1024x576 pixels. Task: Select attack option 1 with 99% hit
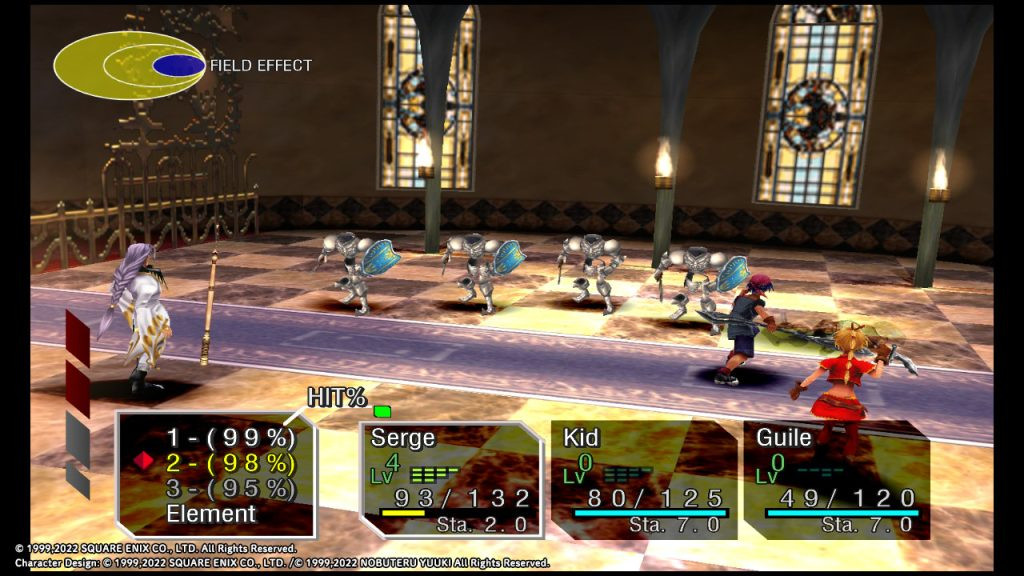point(230,437)
